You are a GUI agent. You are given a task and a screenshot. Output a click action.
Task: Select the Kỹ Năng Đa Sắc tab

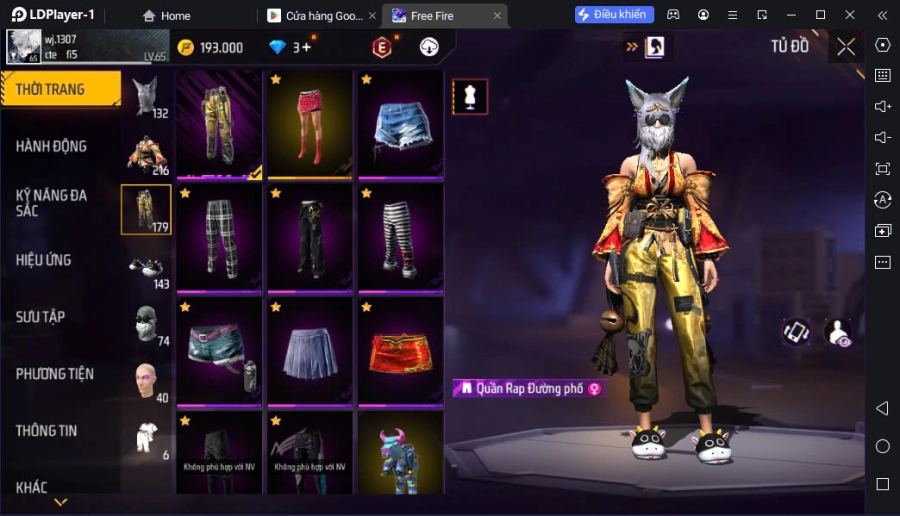click(x=52, y=203)
